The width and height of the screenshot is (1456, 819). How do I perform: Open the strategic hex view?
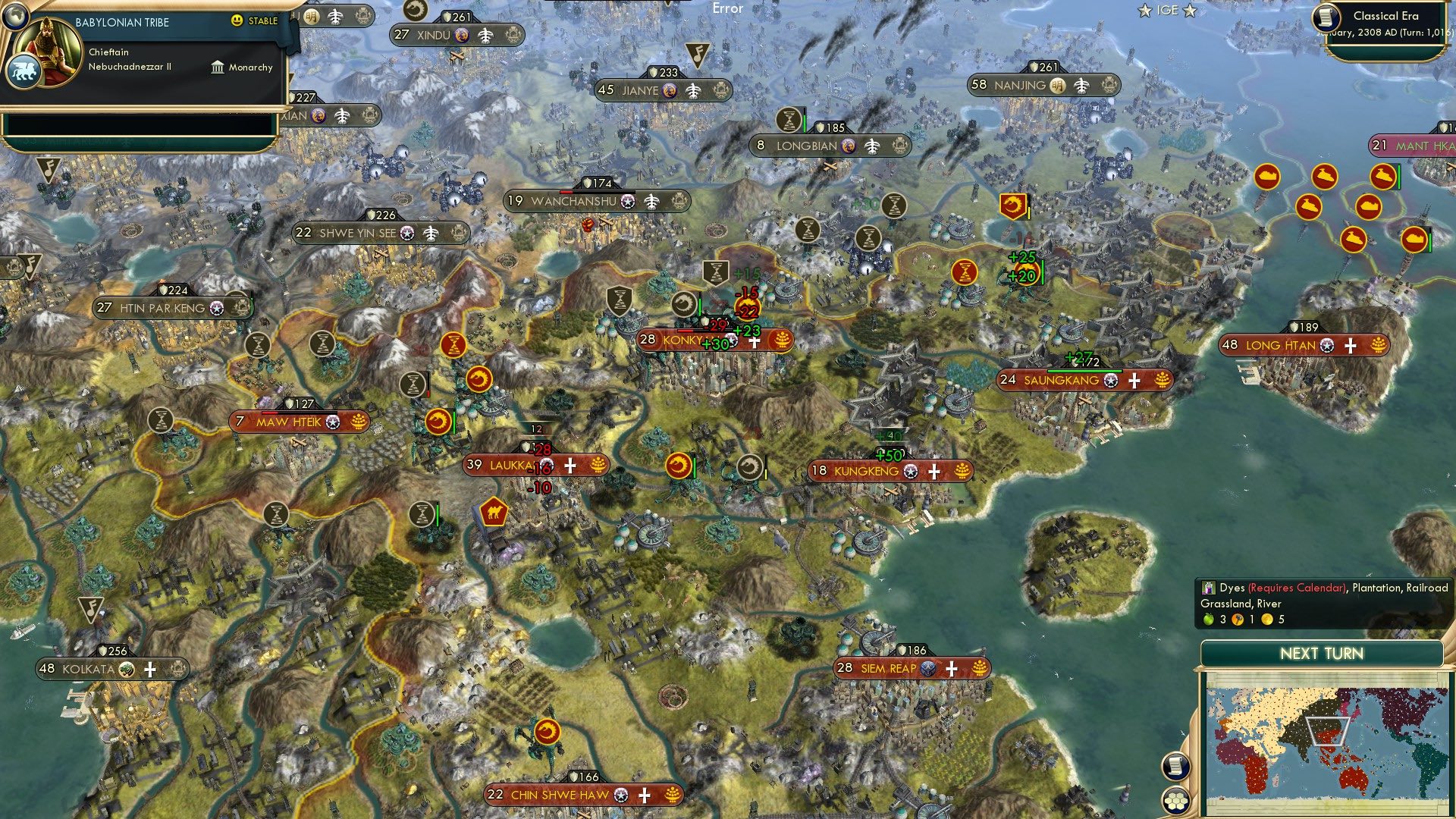(x=1175, y=802)
